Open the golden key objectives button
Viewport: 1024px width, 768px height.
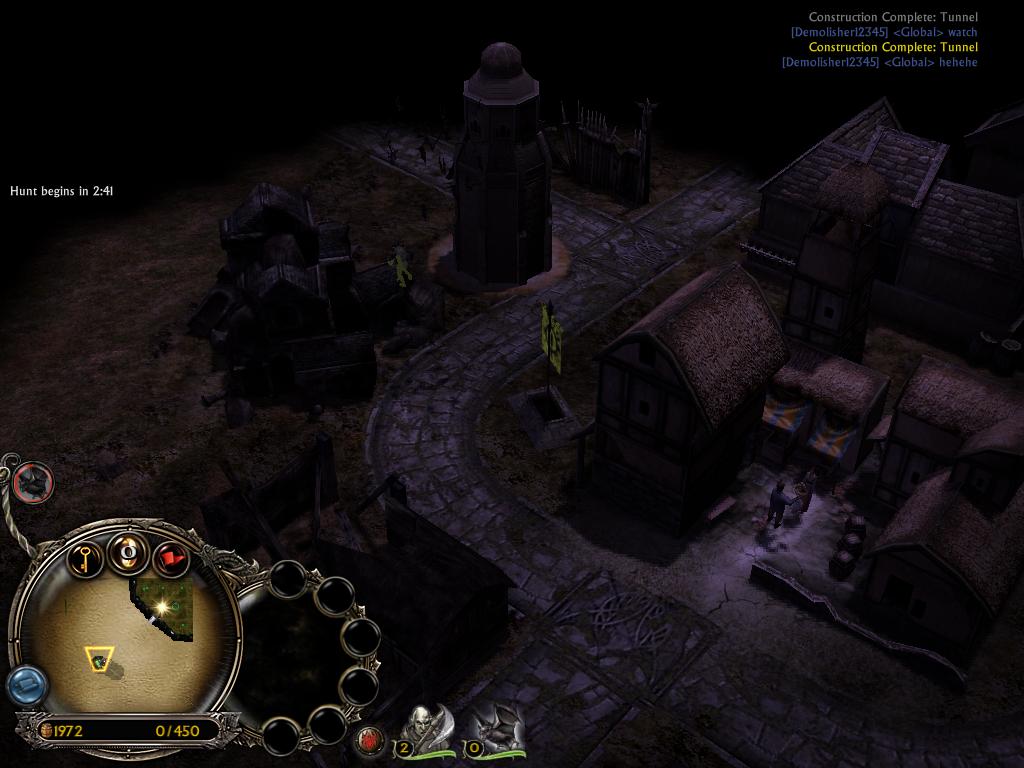(x=87, y=557)
